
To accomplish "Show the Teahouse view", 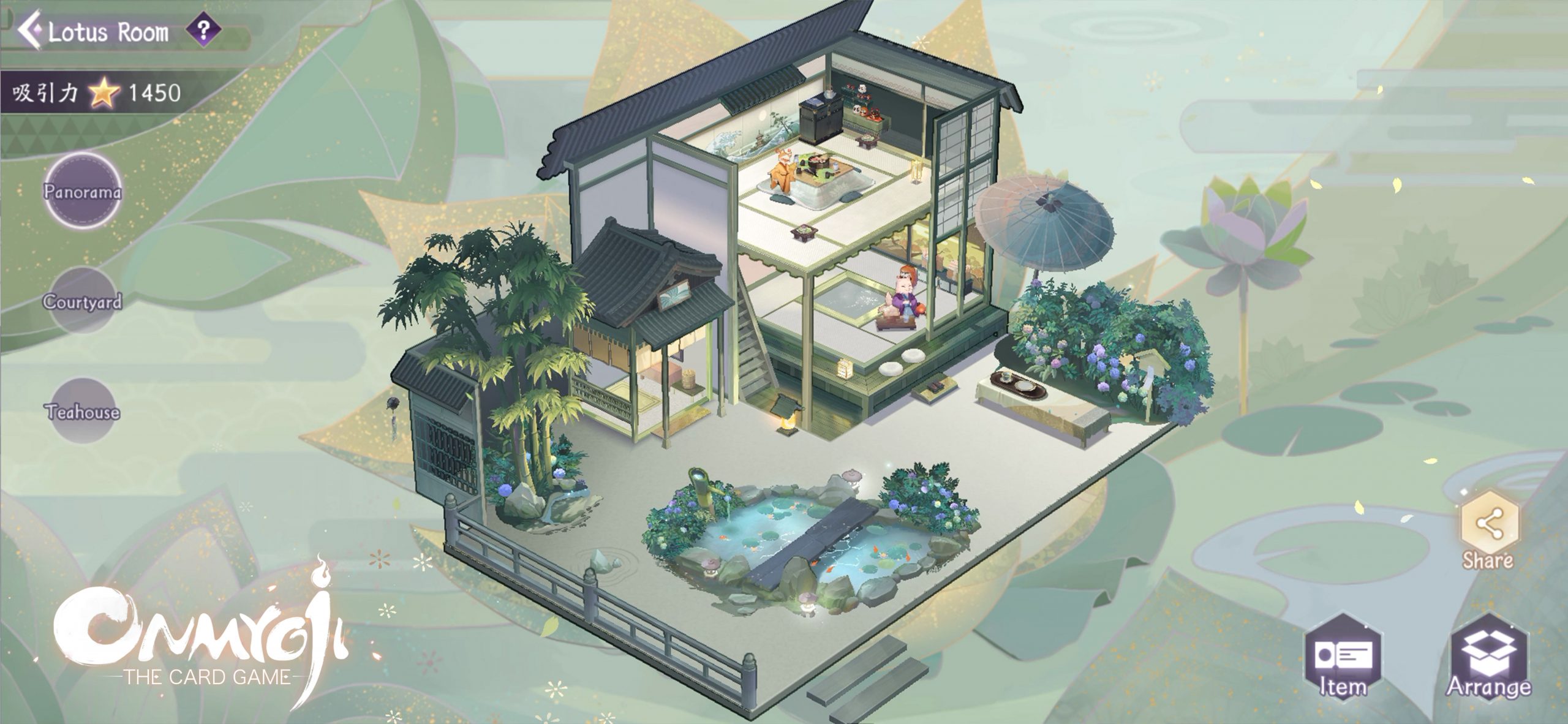I will pos(83,410).
